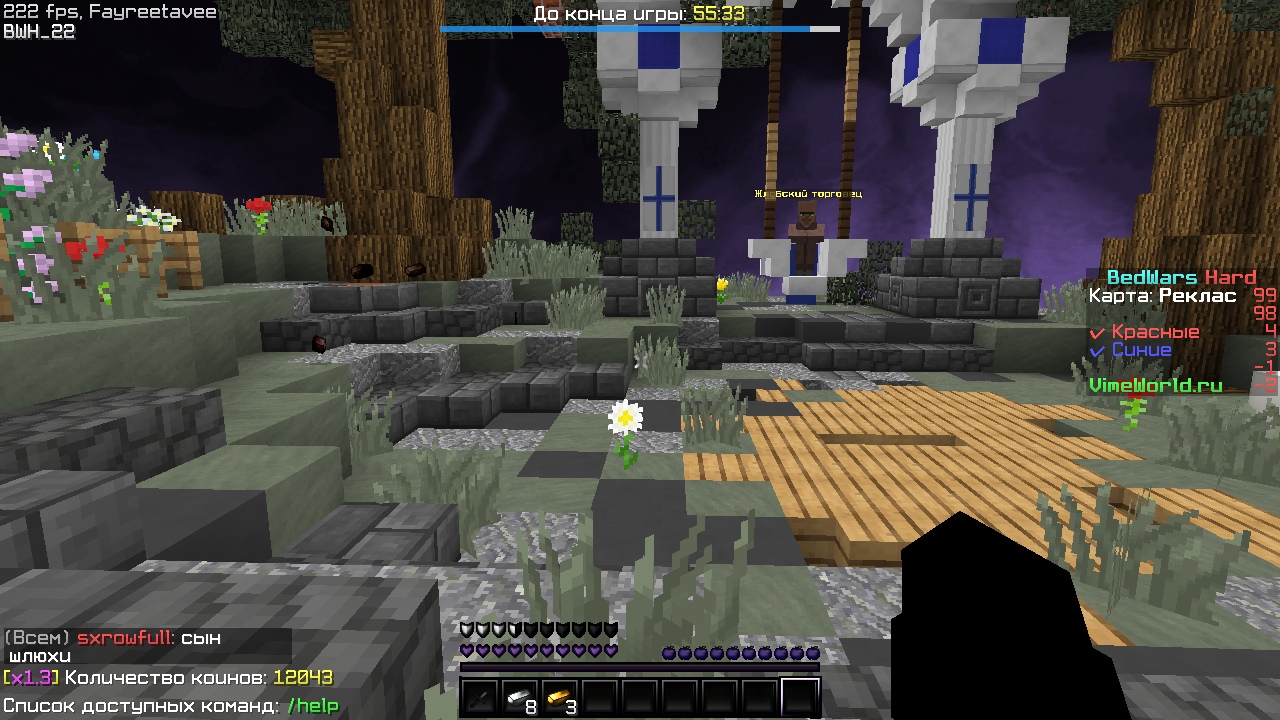The width and height of the screenshot is (1280, 720).
Task: Click the /help command in chat
Action: pyautogui.click(x=313, y=706)
